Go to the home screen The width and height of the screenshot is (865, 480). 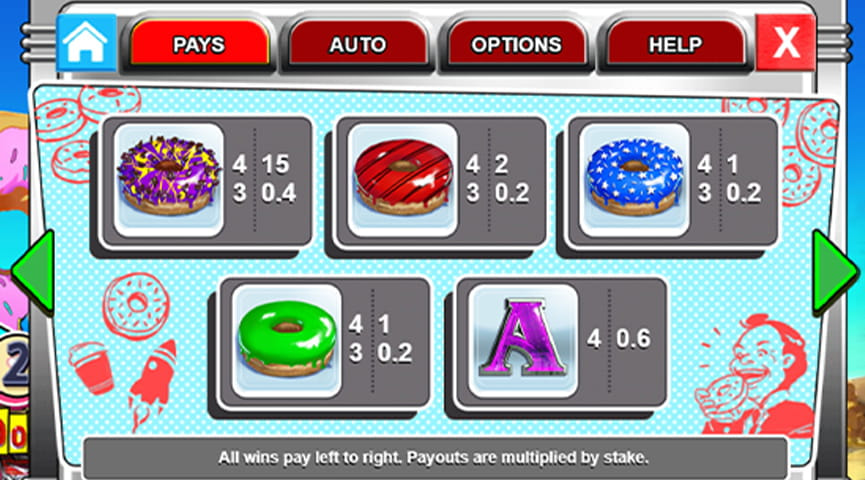pyautogui.click(x=86, y=42)
